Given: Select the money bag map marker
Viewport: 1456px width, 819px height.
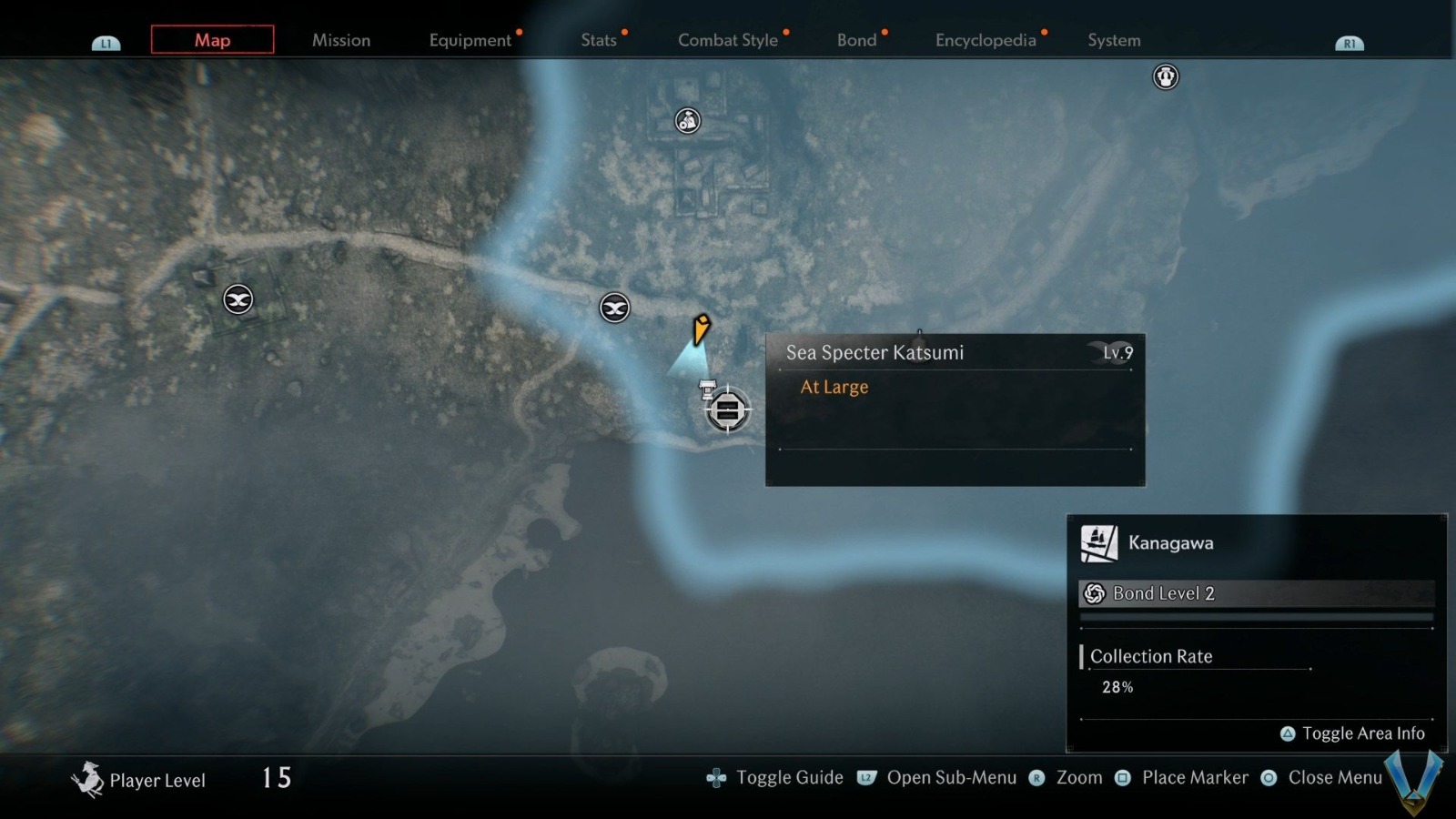Looking at the screenshot, I should click(687, 120).
